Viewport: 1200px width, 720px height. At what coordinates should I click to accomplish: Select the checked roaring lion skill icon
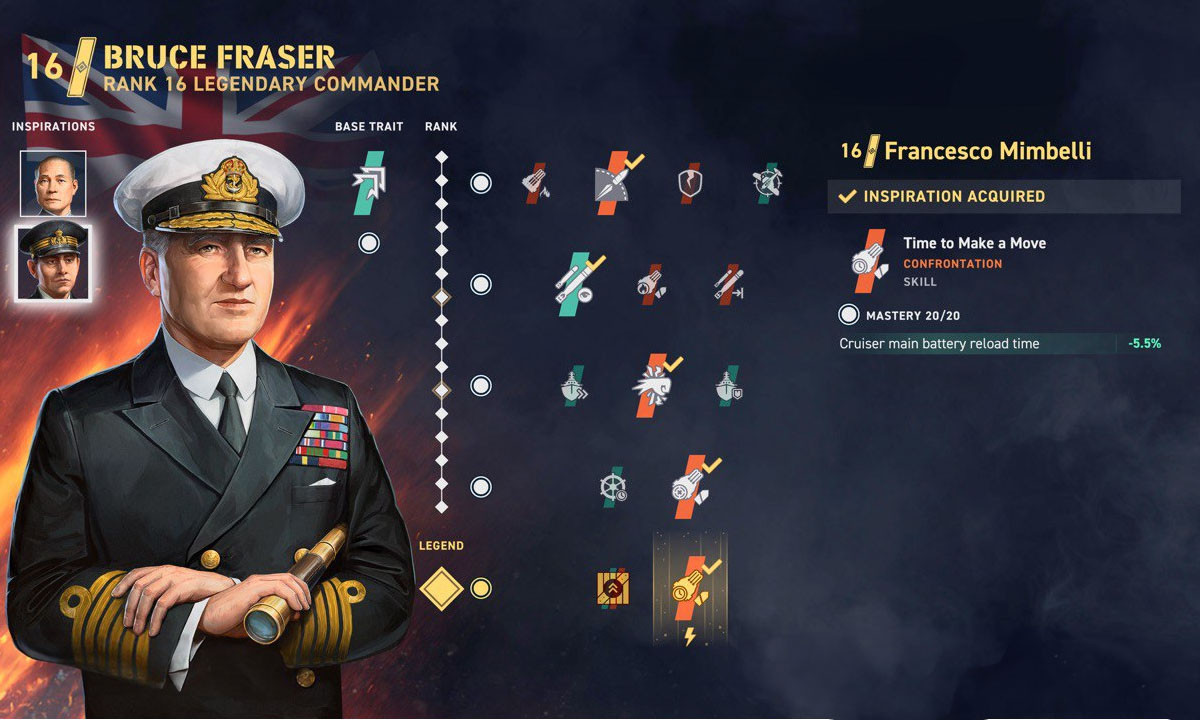(652, 385)
